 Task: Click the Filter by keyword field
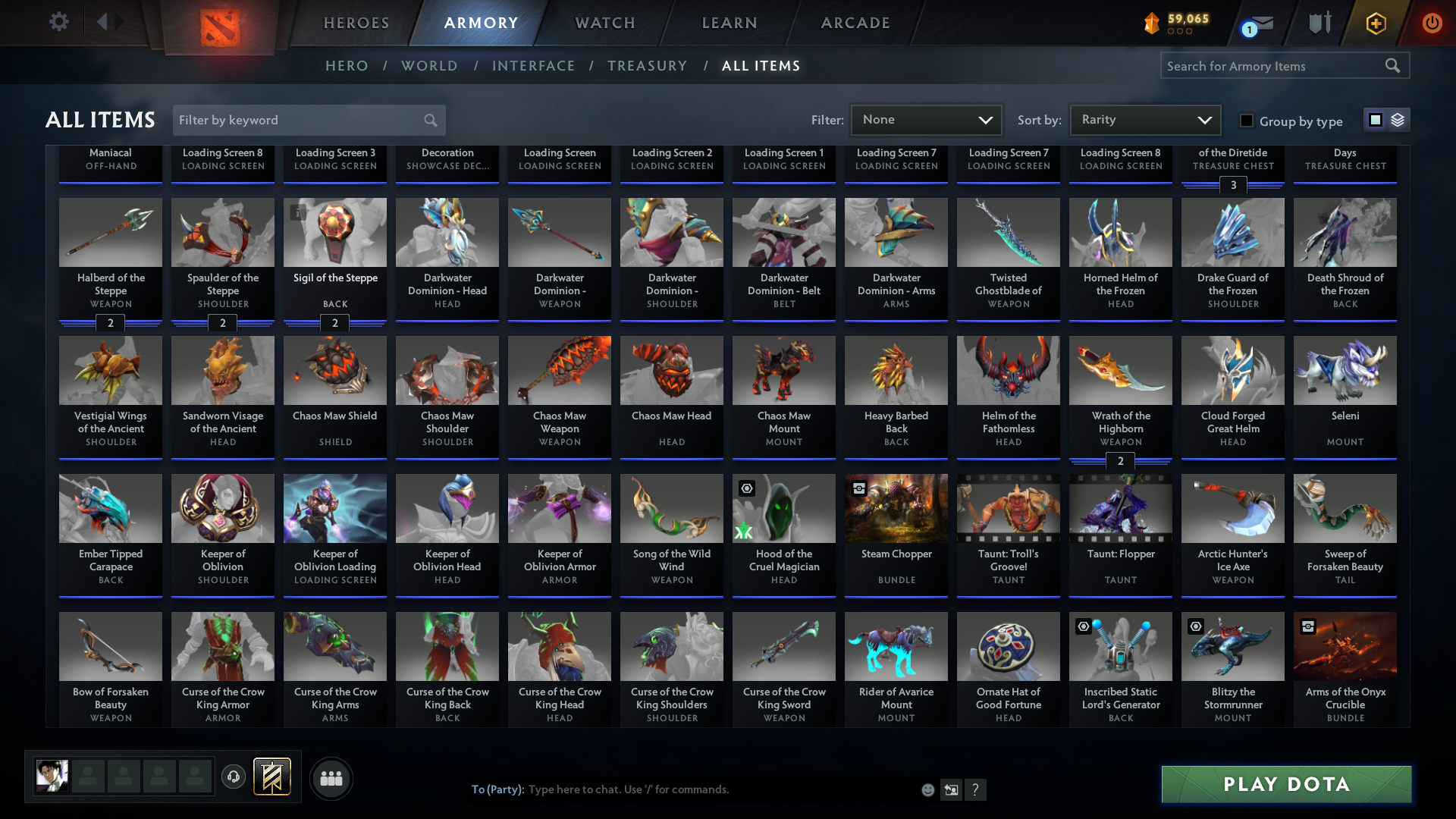pos(300,120)
